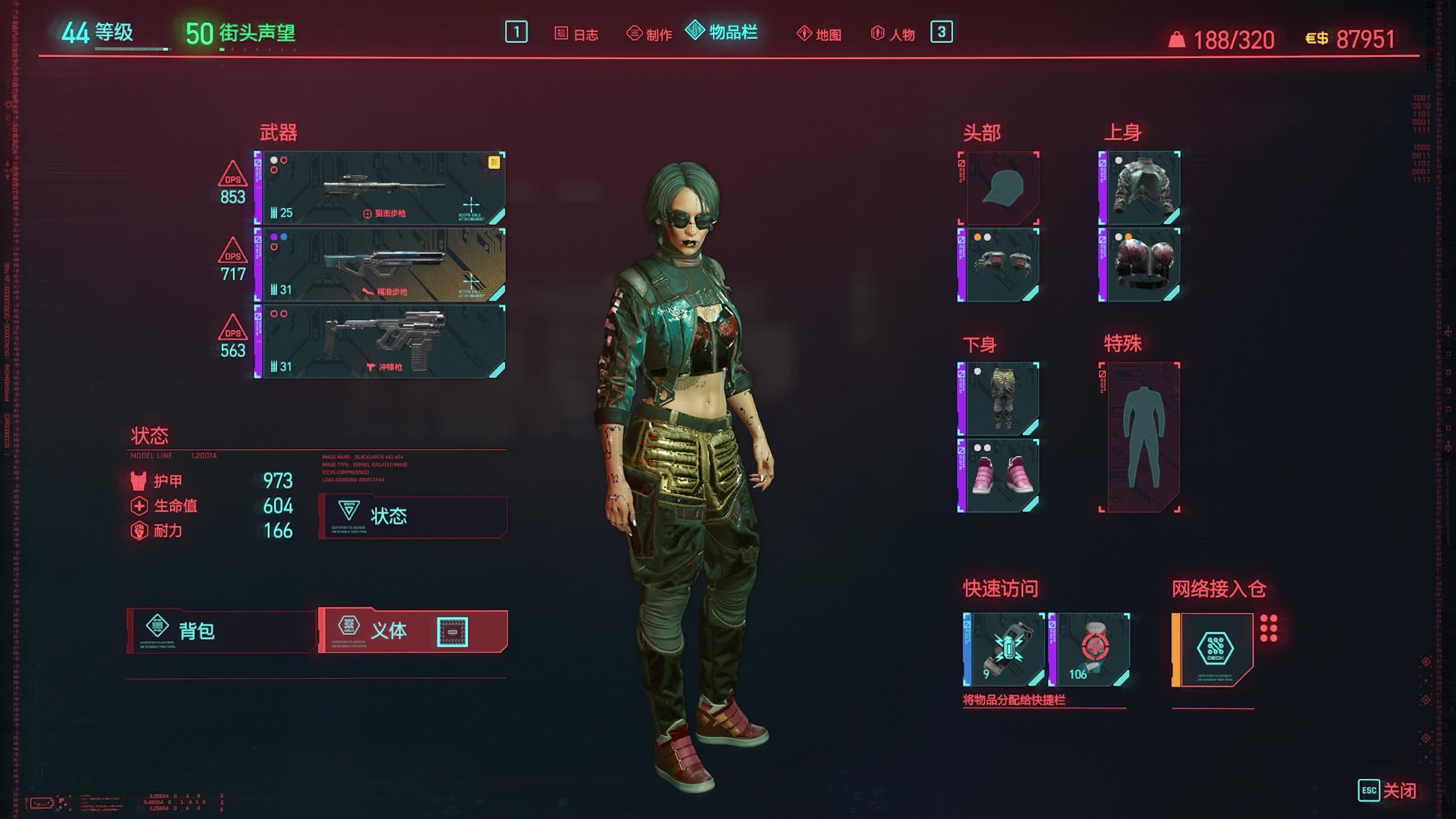Open the 背包 backpack
The height and width of the screenshot is (819, 1456).
pos(221,631)
